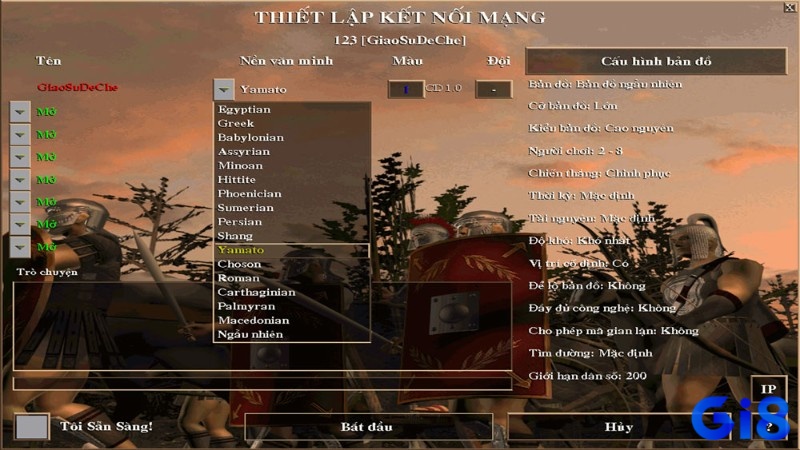800x450 pixels.
Task: Cancel with the Hủy button
Action: point(618,427)
